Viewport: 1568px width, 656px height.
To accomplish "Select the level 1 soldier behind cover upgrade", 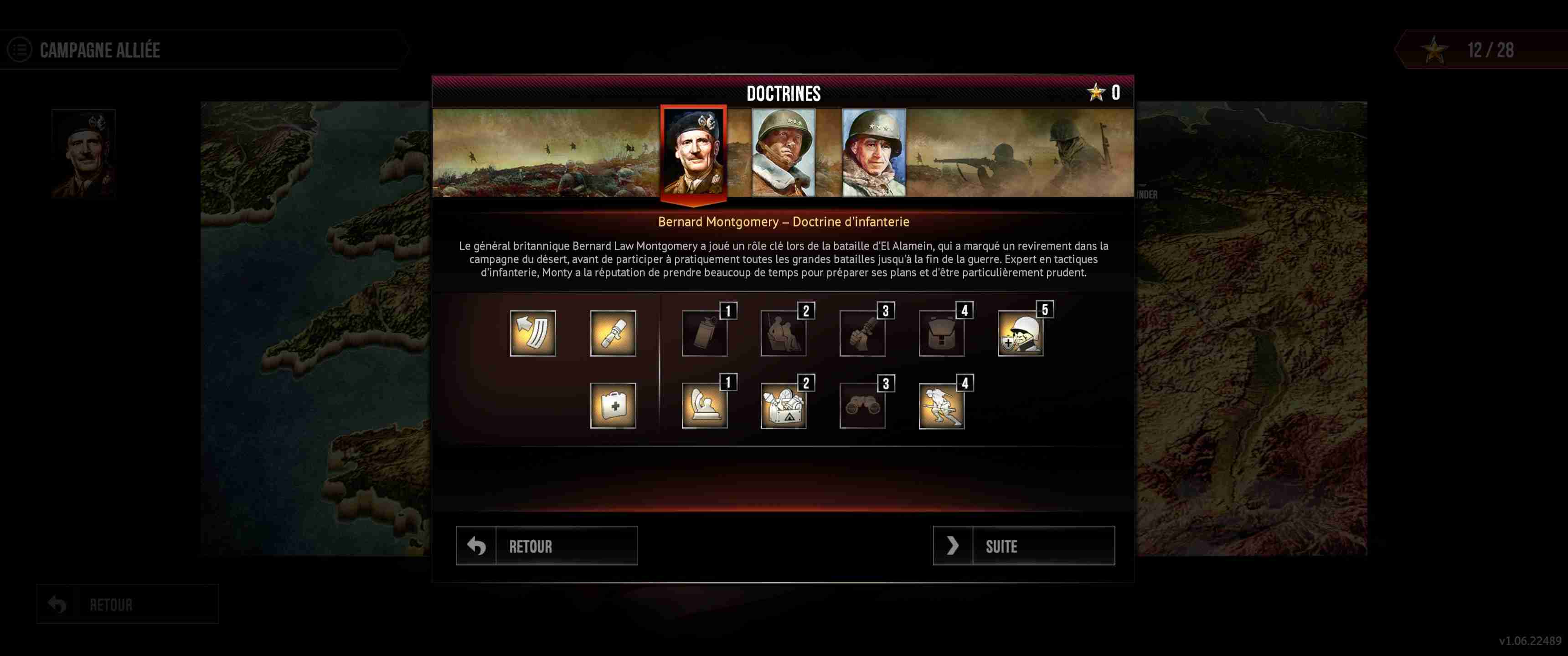I will (704, 405).
